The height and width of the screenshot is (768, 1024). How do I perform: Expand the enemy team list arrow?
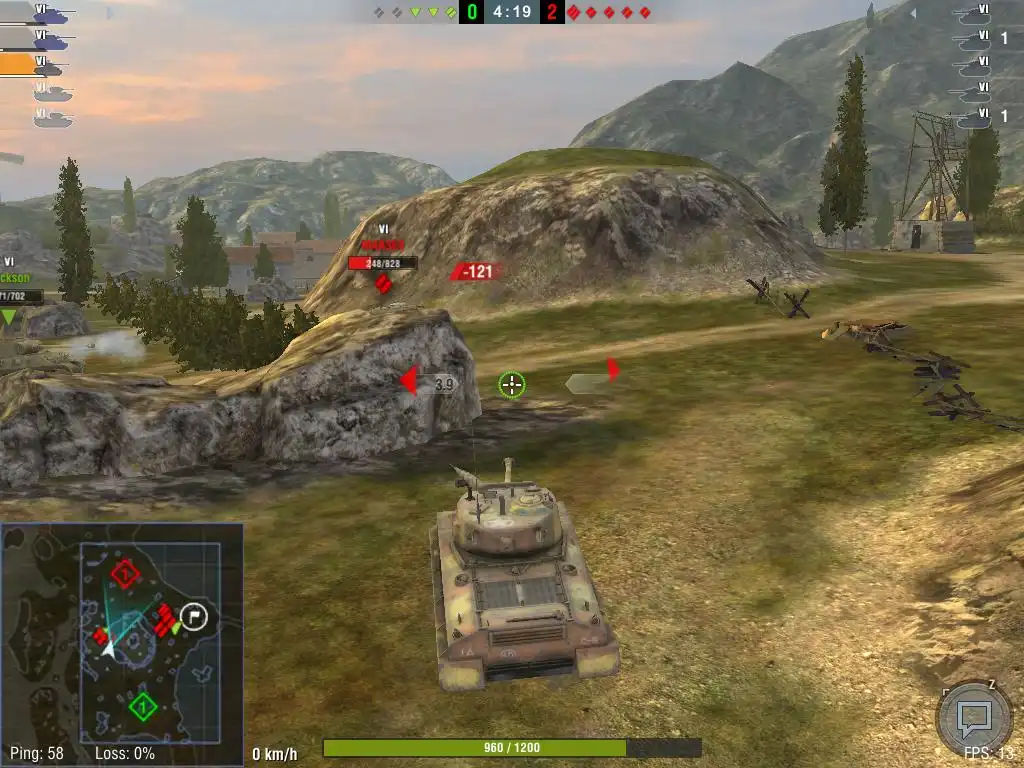click(x=911, y=14)
